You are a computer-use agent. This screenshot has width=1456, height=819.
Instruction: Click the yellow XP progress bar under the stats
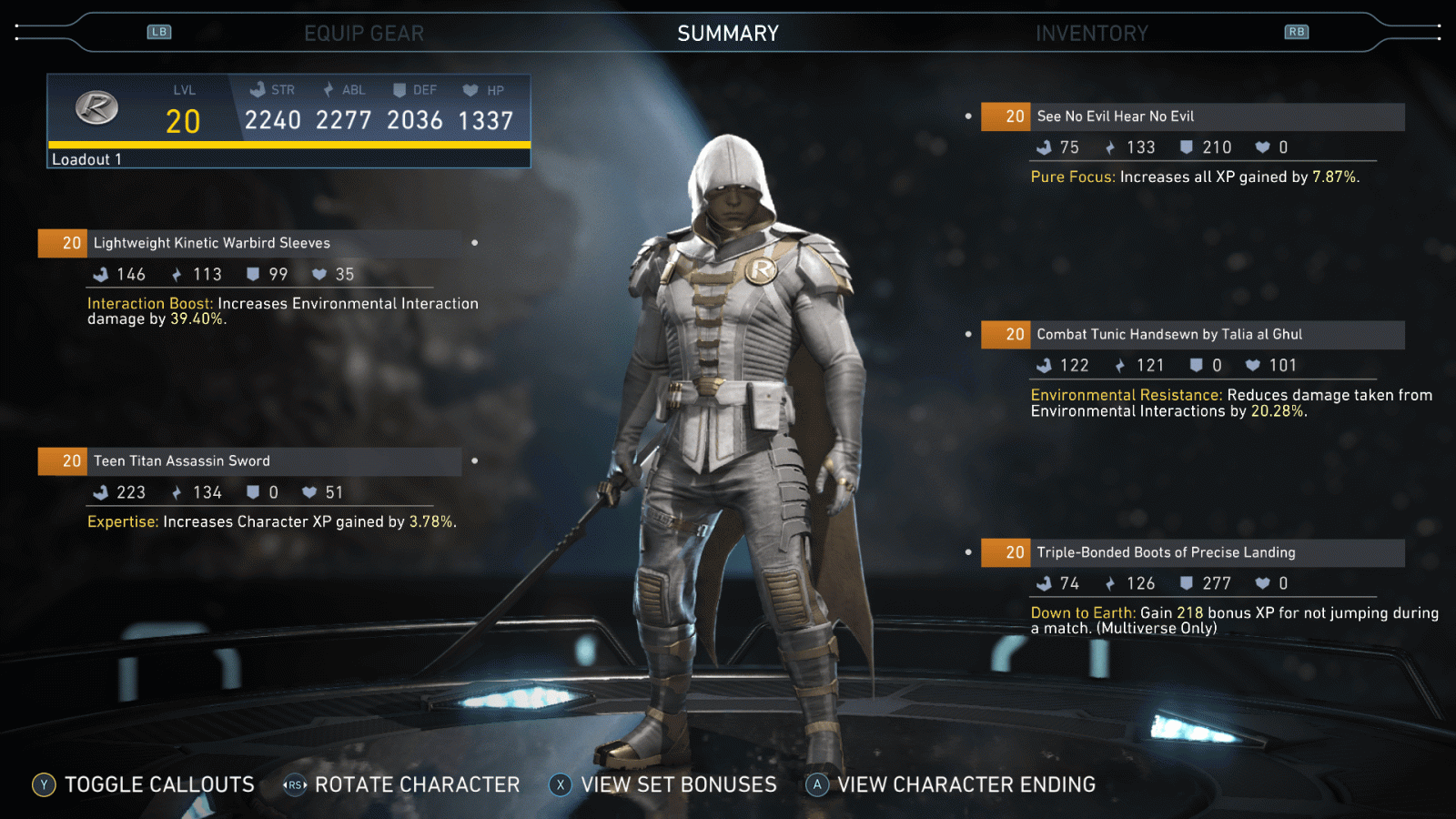[288, 145]
